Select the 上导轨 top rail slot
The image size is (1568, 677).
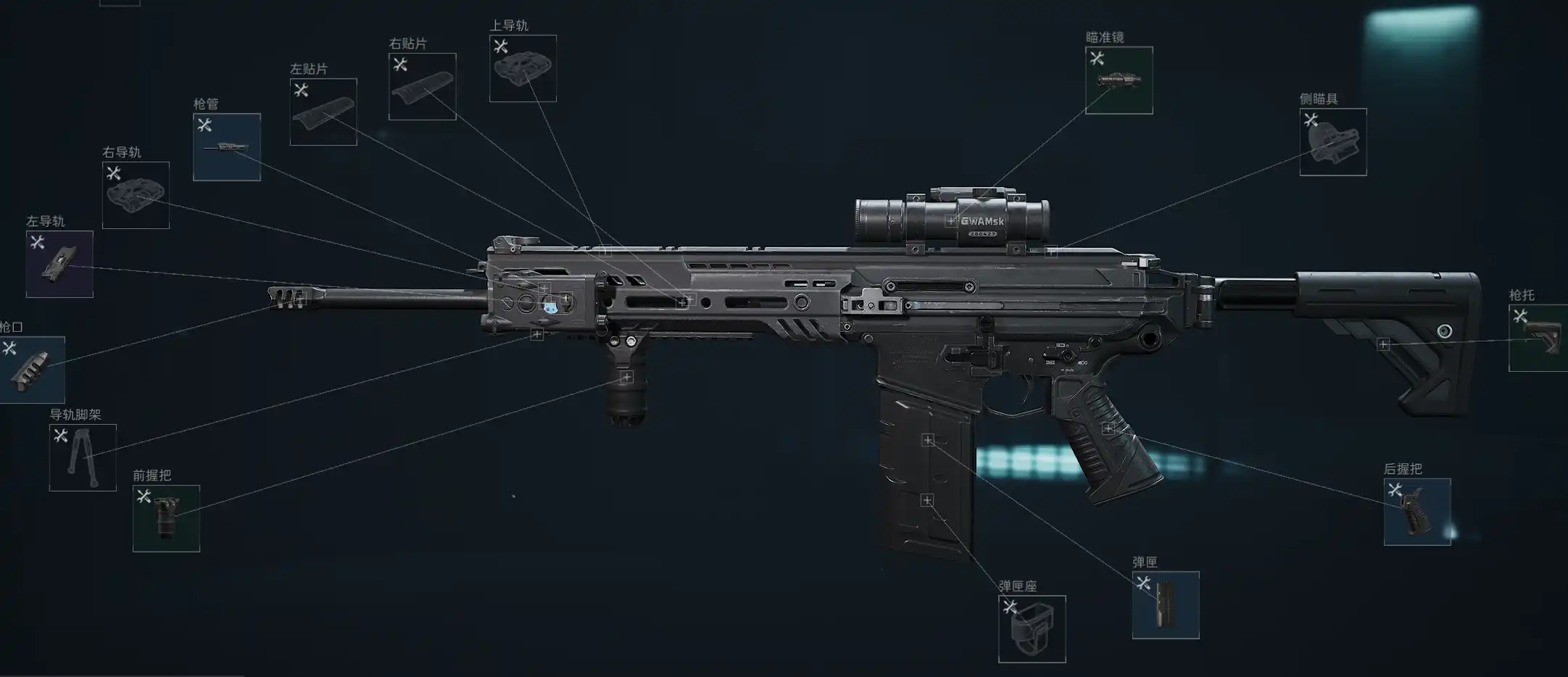523,68
